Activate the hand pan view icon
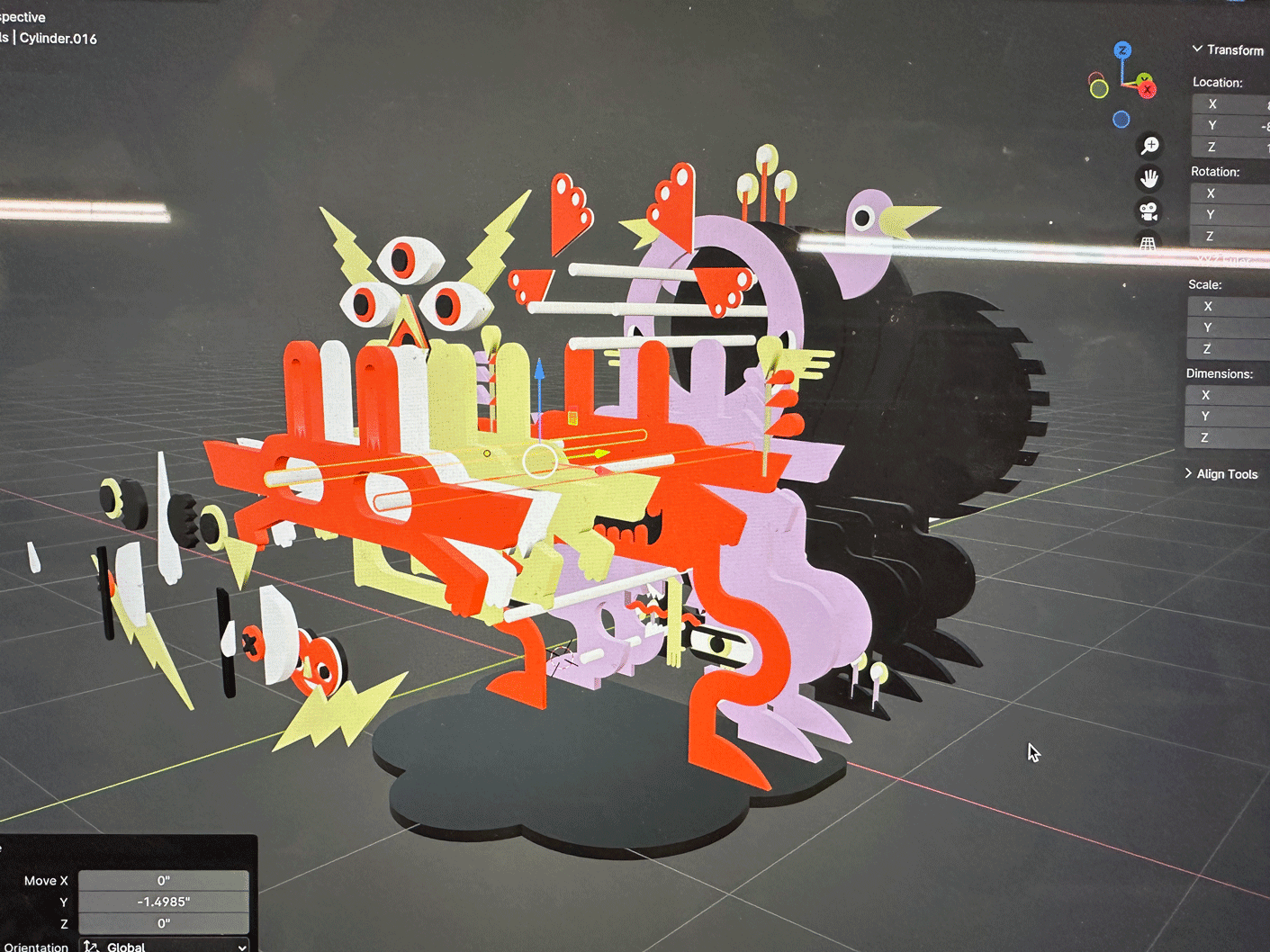This screenshot has height=952, width=1270. pyautogui.click(x=1149, y=178)
